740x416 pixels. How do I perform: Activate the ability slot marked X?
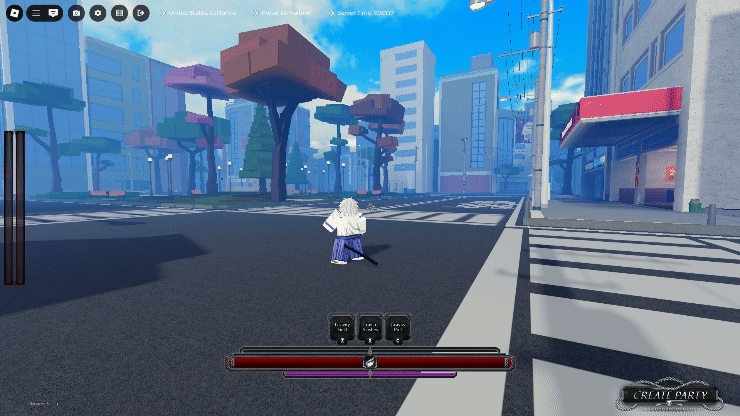(369, 329)
